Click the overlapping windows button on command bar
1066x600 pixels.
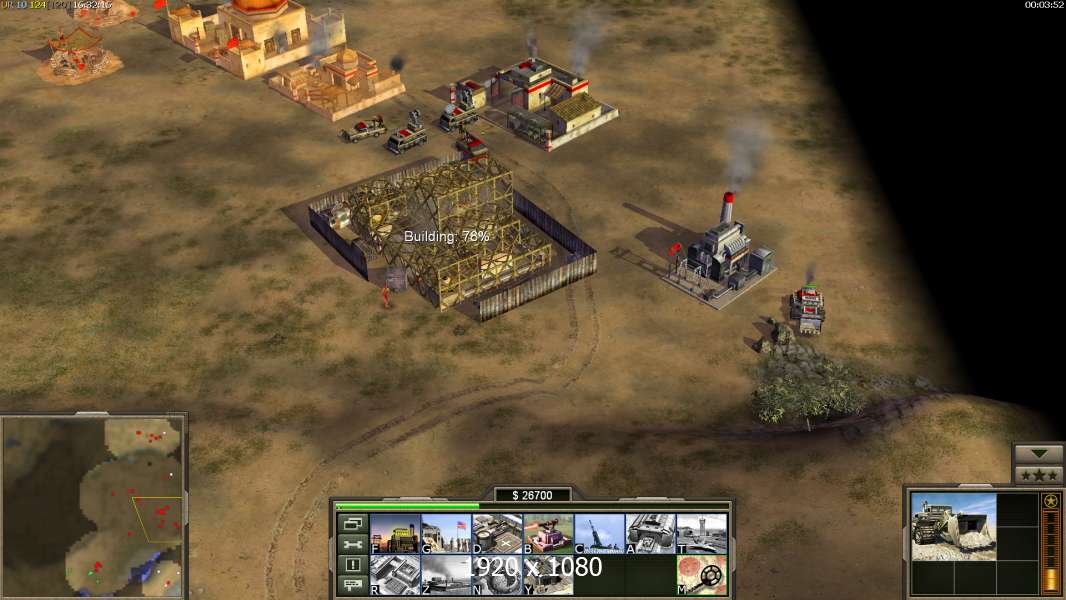352,523
